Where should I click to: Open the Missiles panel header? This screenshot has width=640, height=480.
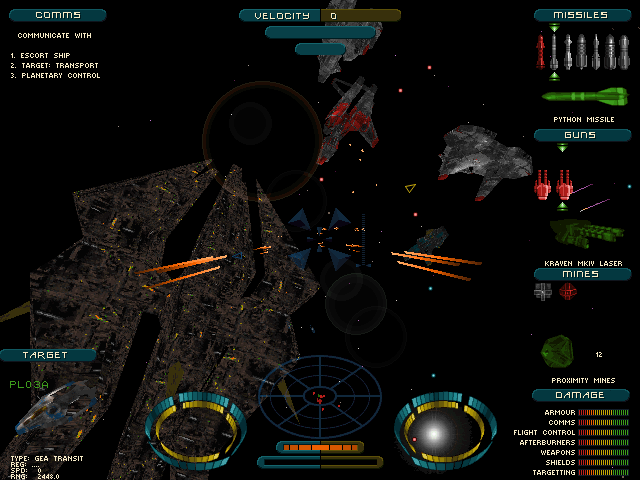point(585,15)
